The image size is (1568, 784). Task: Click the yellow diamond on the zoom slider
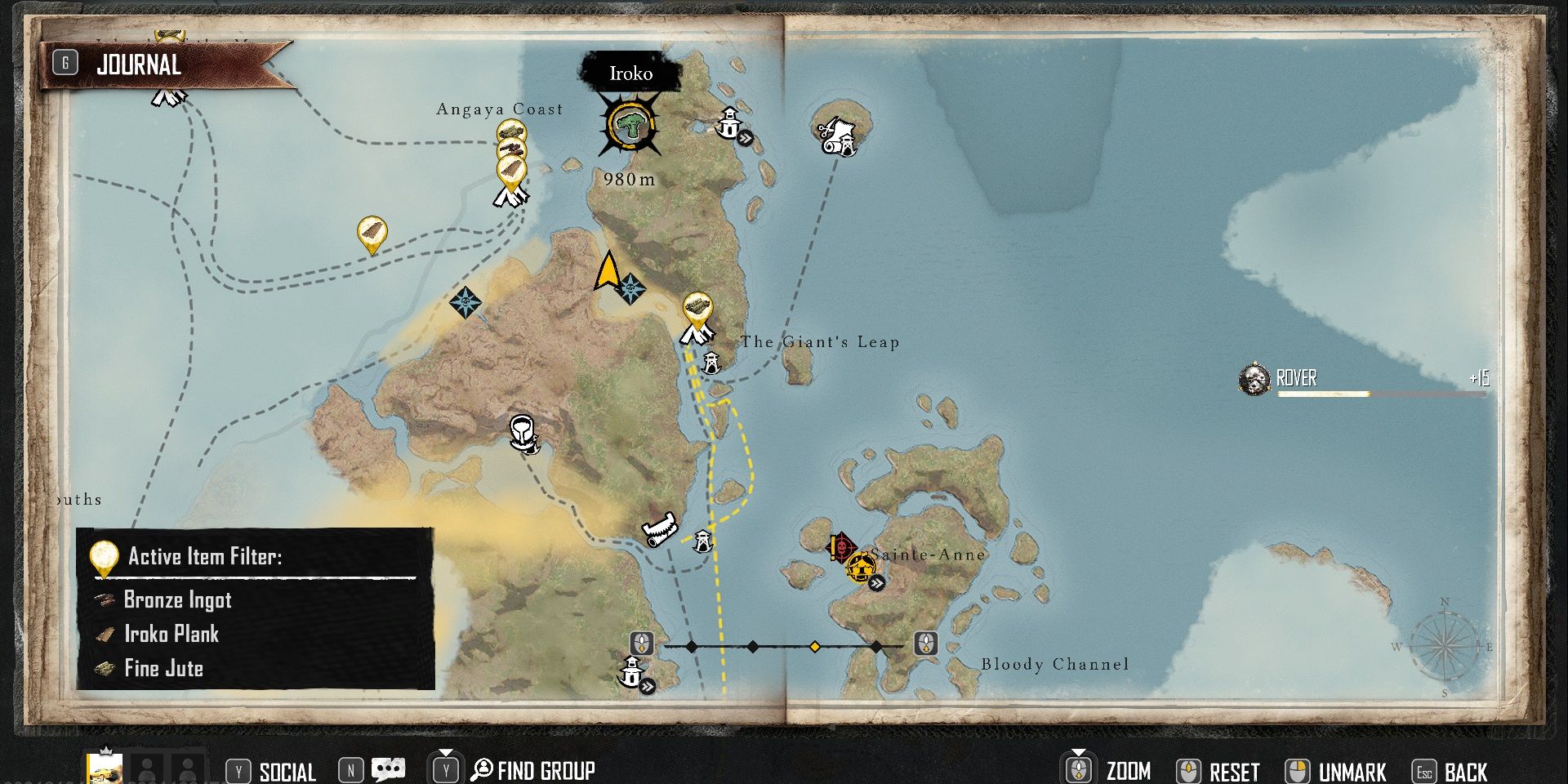tap(814, 647)
